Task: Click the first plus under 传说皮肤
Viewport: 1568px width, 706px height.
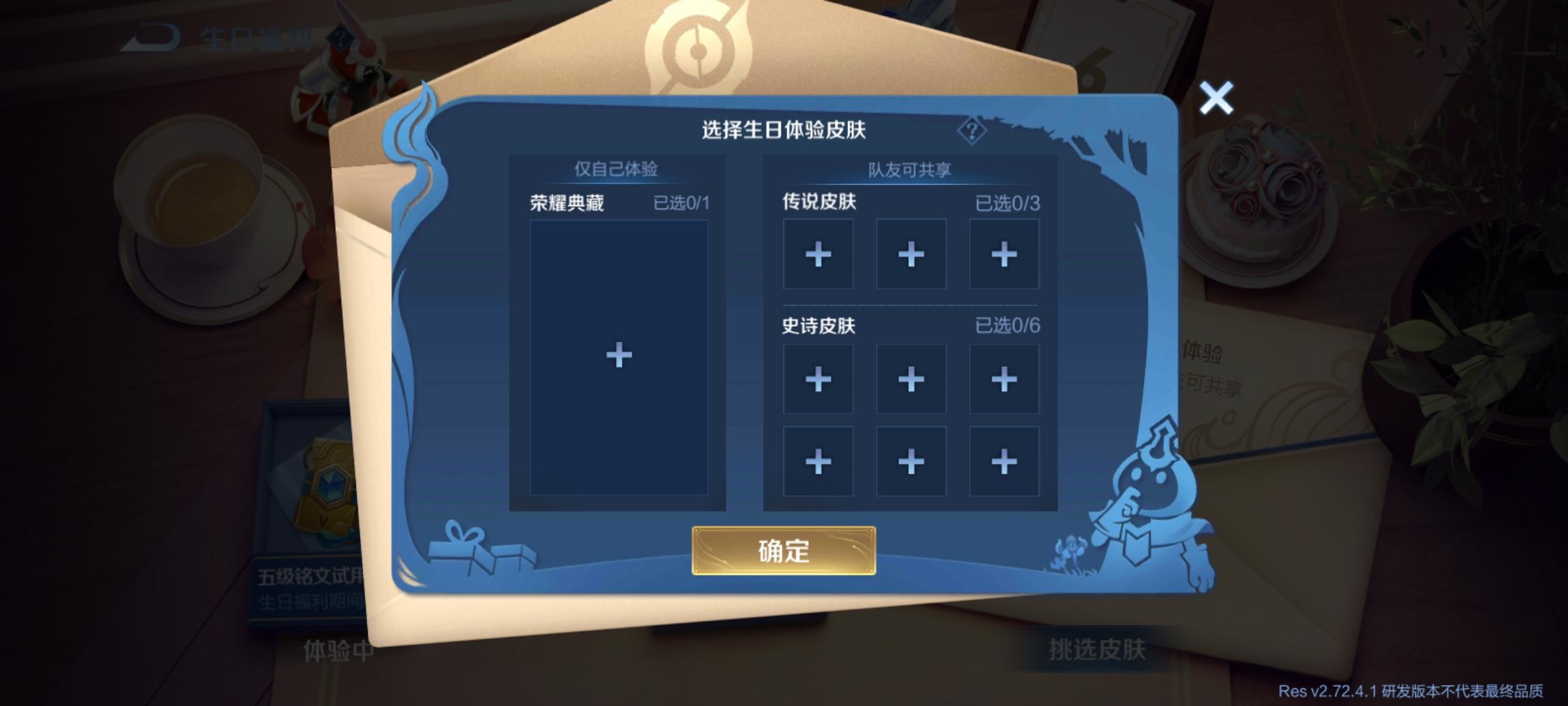Action: pos(817,254)
